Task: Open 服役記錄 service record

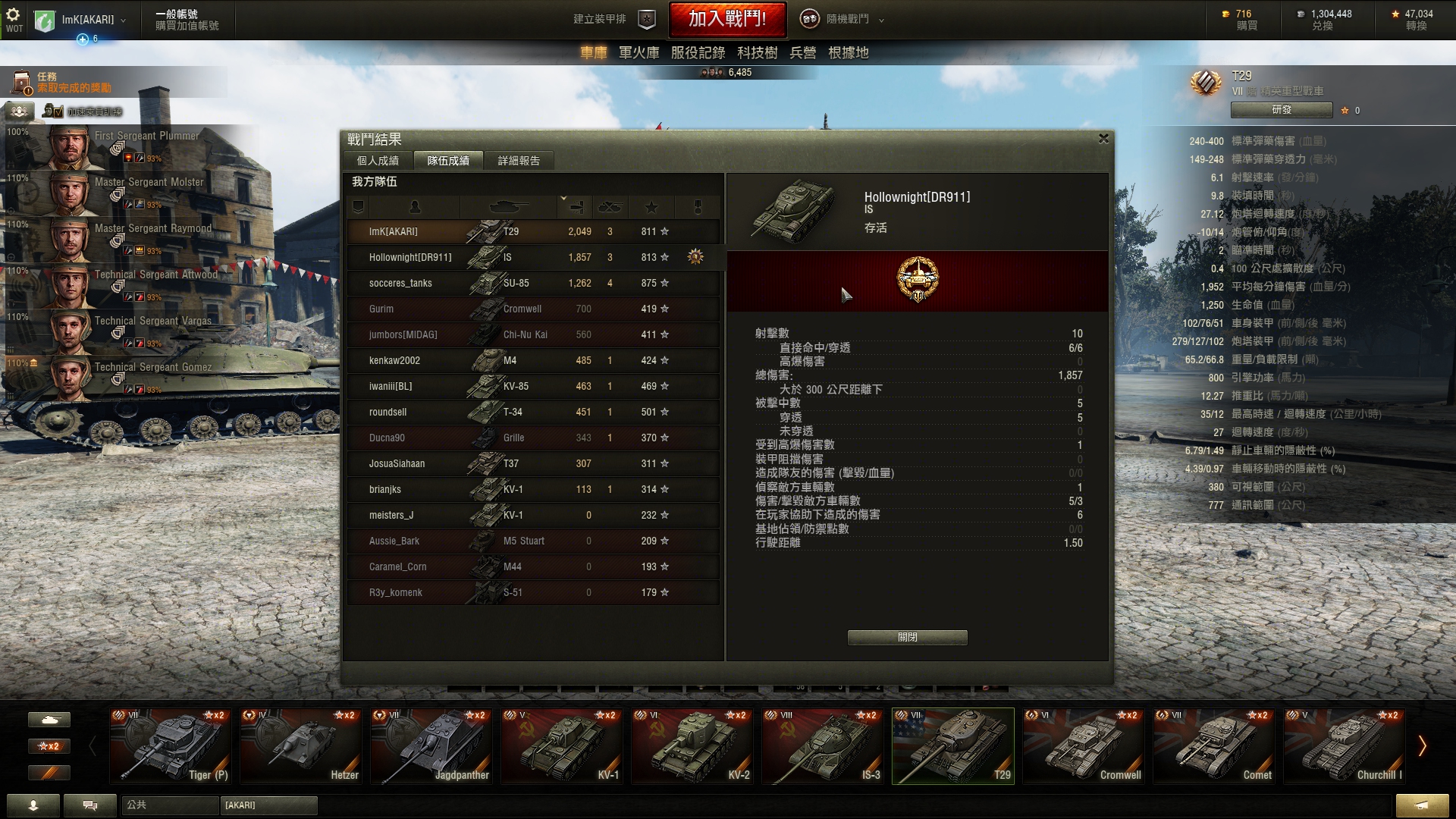Action: 698,52
